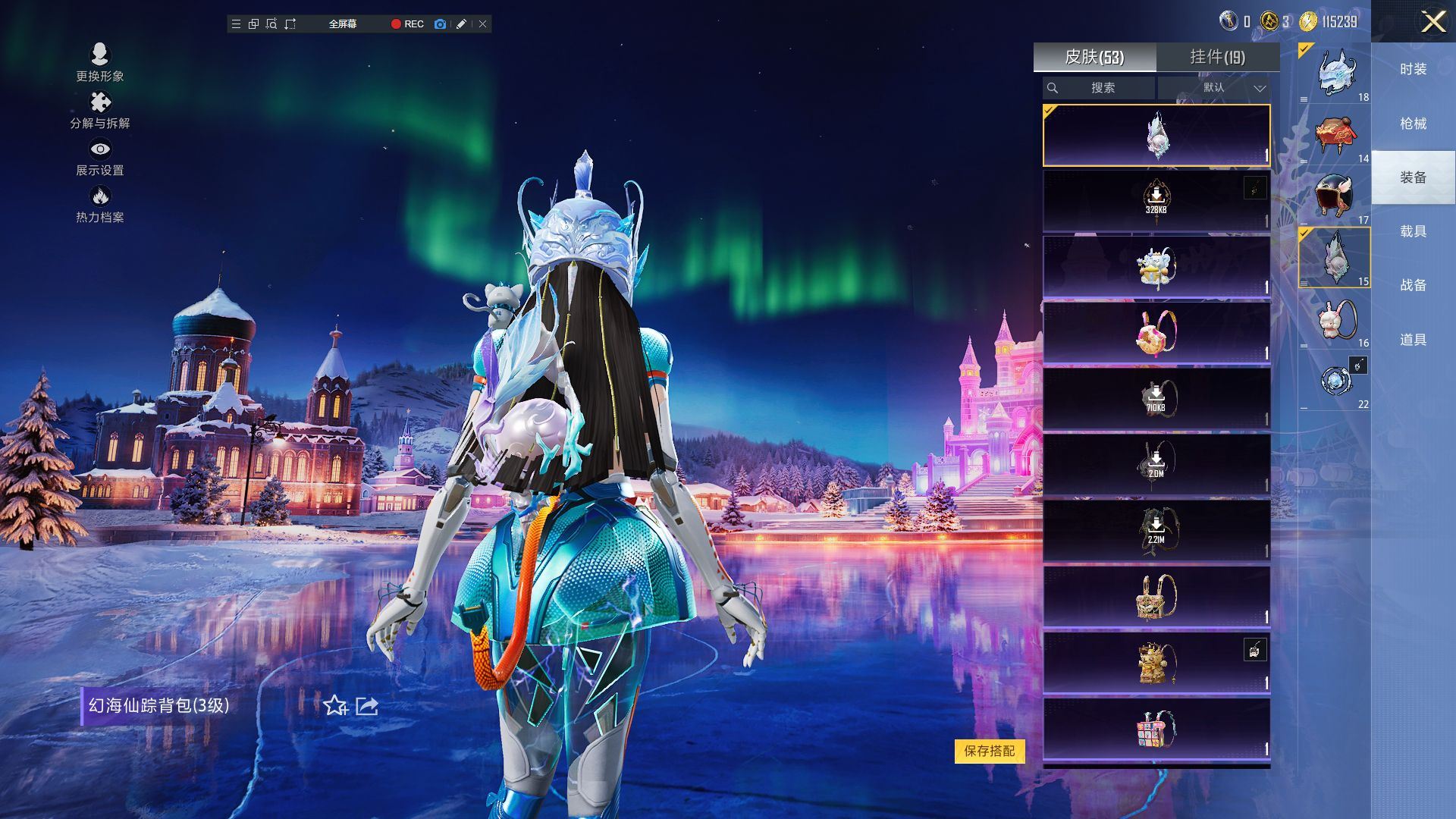Viewport: 1456px width, 819px height.
Task: Open 更换形象 character change
Action: pyautogui.click(x=99, y=62)
